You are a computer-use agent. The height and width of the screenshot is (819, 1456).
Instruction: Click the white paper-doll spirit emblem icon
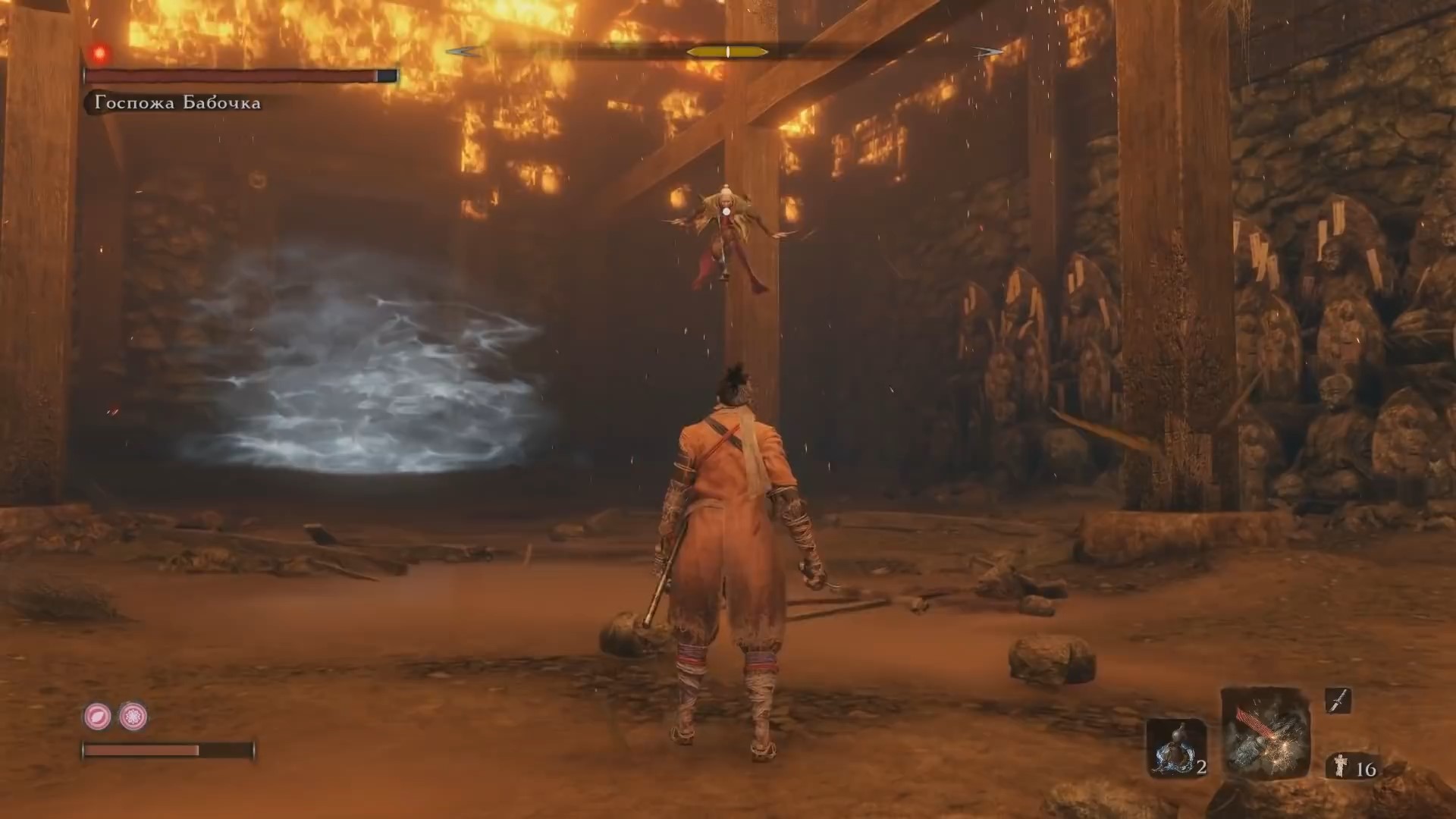point(1340,768)
